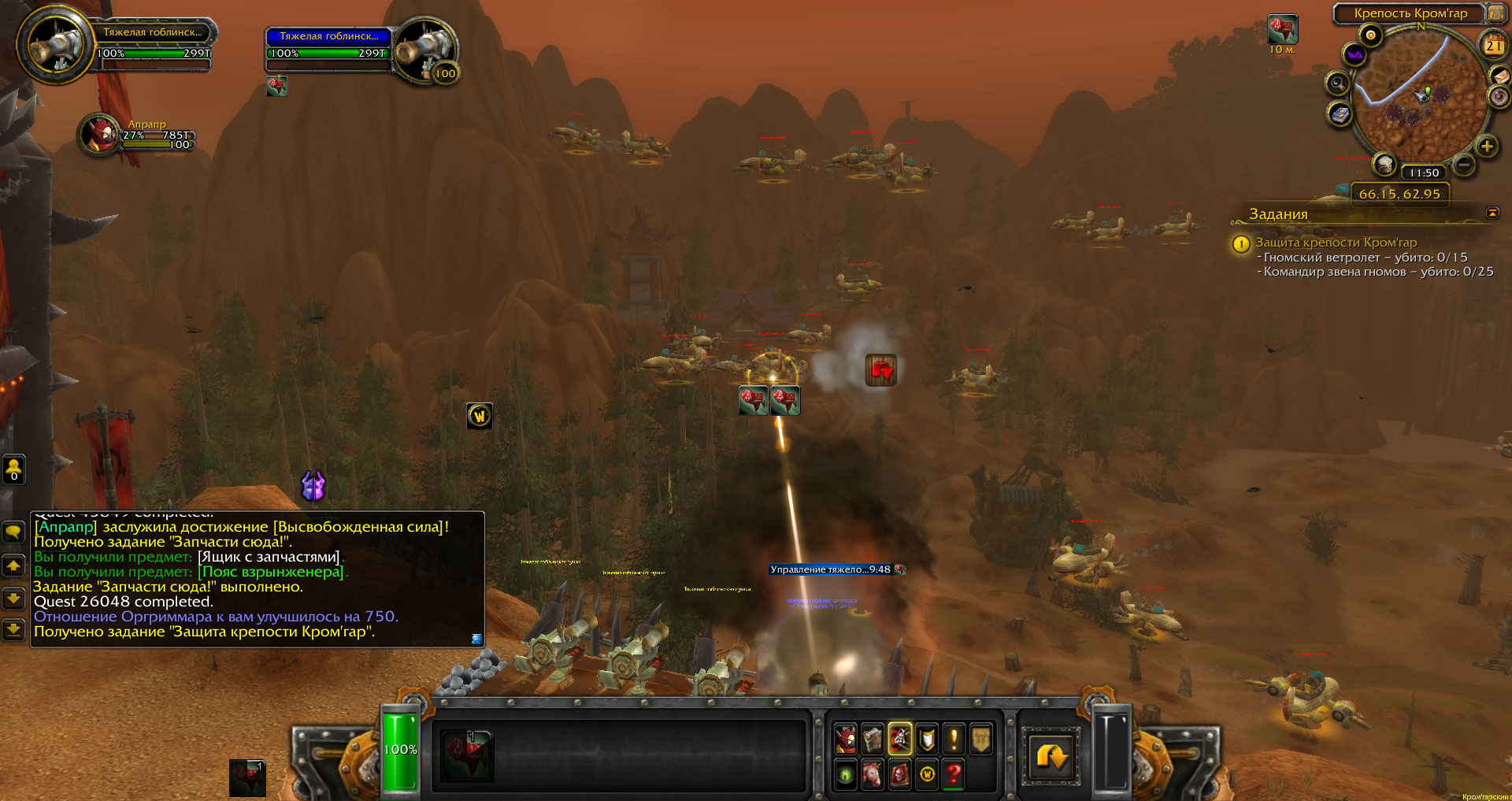Select the Апрапр player unit frame
This screenshot has width=1512, height=801.
point(100,135)
